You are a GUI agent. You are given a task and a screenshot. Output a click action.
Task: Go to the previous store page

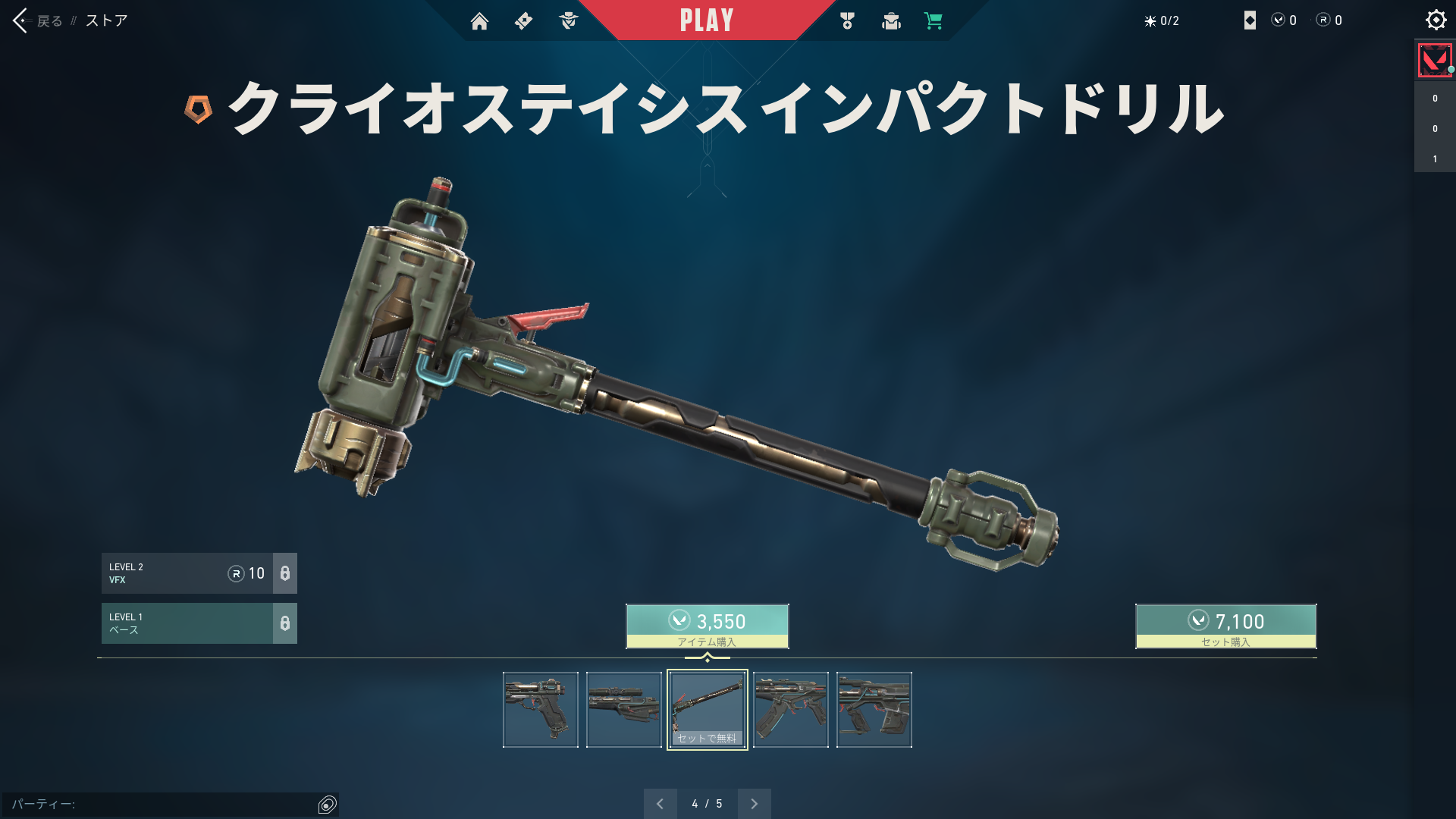tap(660, 804)
